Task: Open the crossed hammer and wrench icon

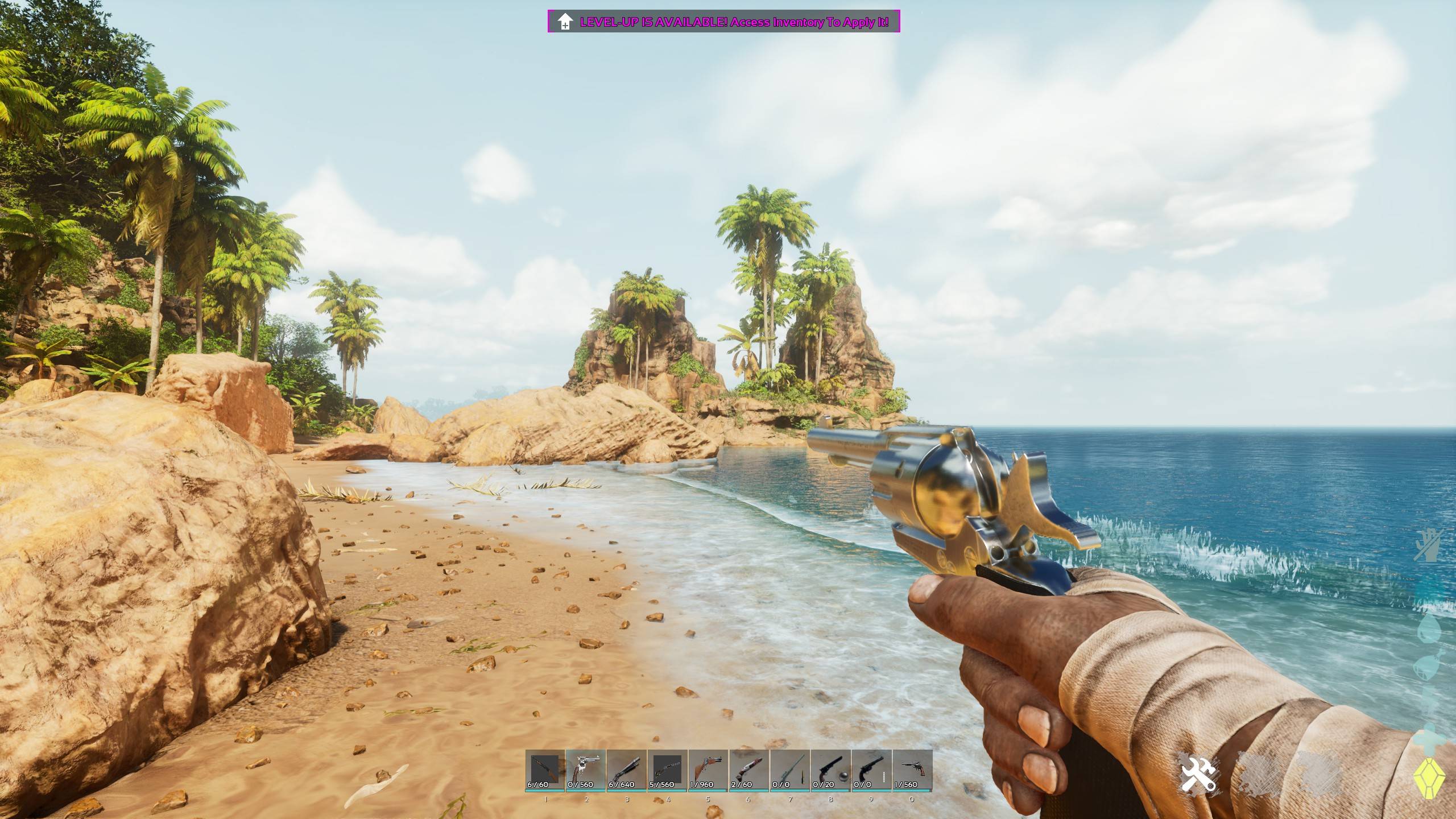Action: click(1198, 773)
